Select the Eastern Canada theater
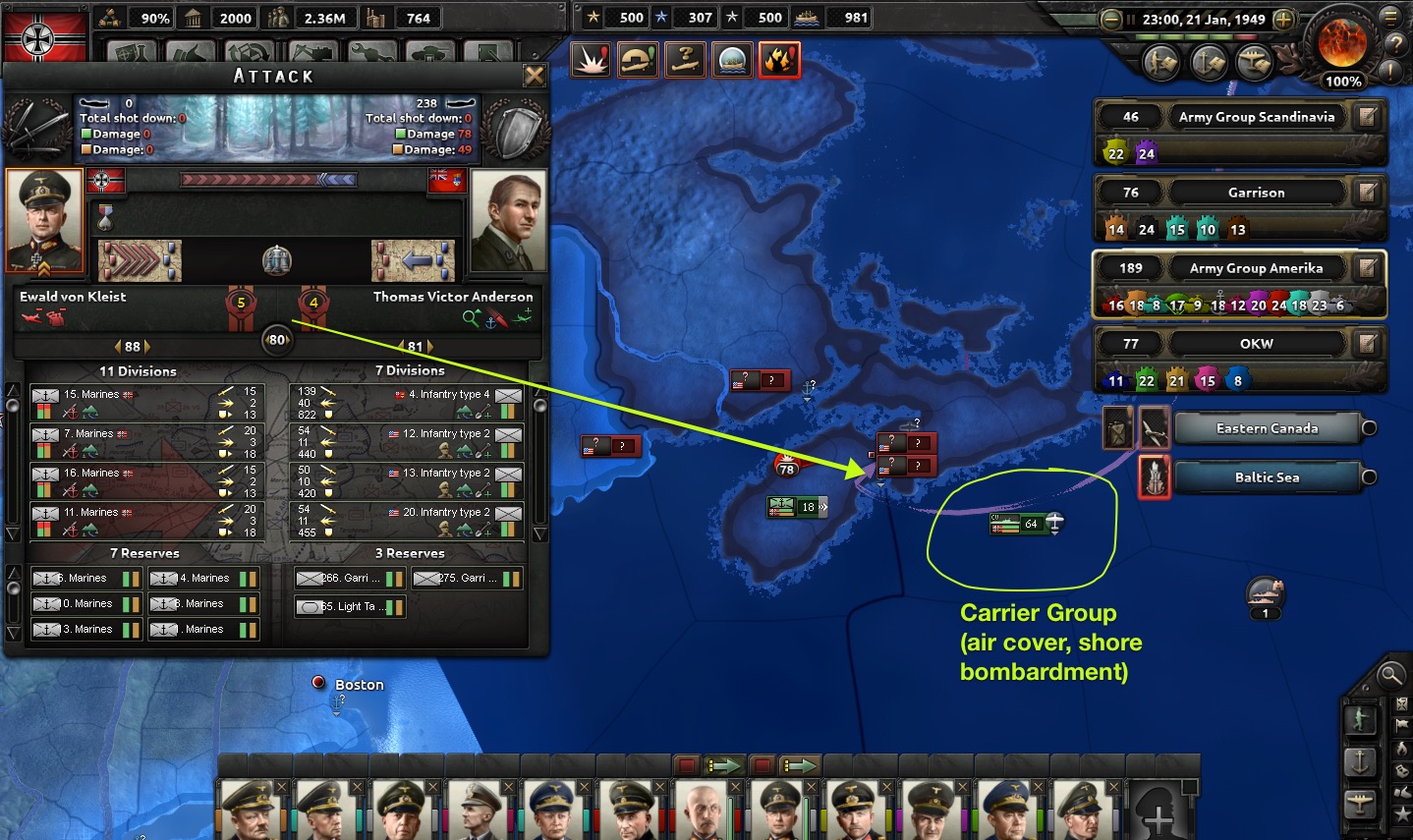Image resolution: width=1413 pixels, height=840 pixels. click(1267, 428)
